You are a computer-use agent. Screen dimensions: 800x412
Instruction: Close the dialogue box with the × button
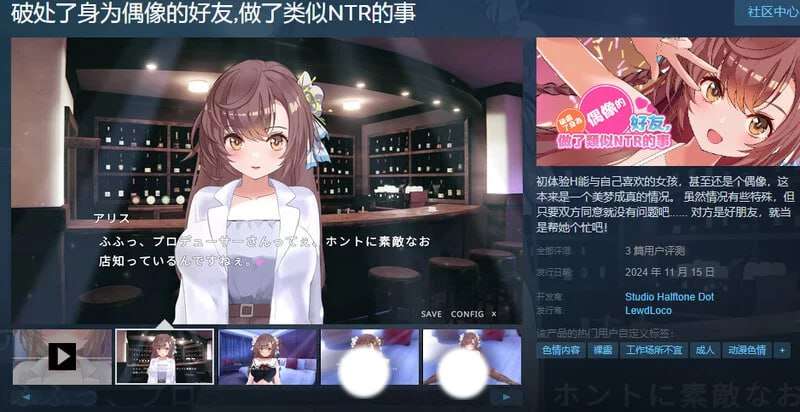pos(494,313)
